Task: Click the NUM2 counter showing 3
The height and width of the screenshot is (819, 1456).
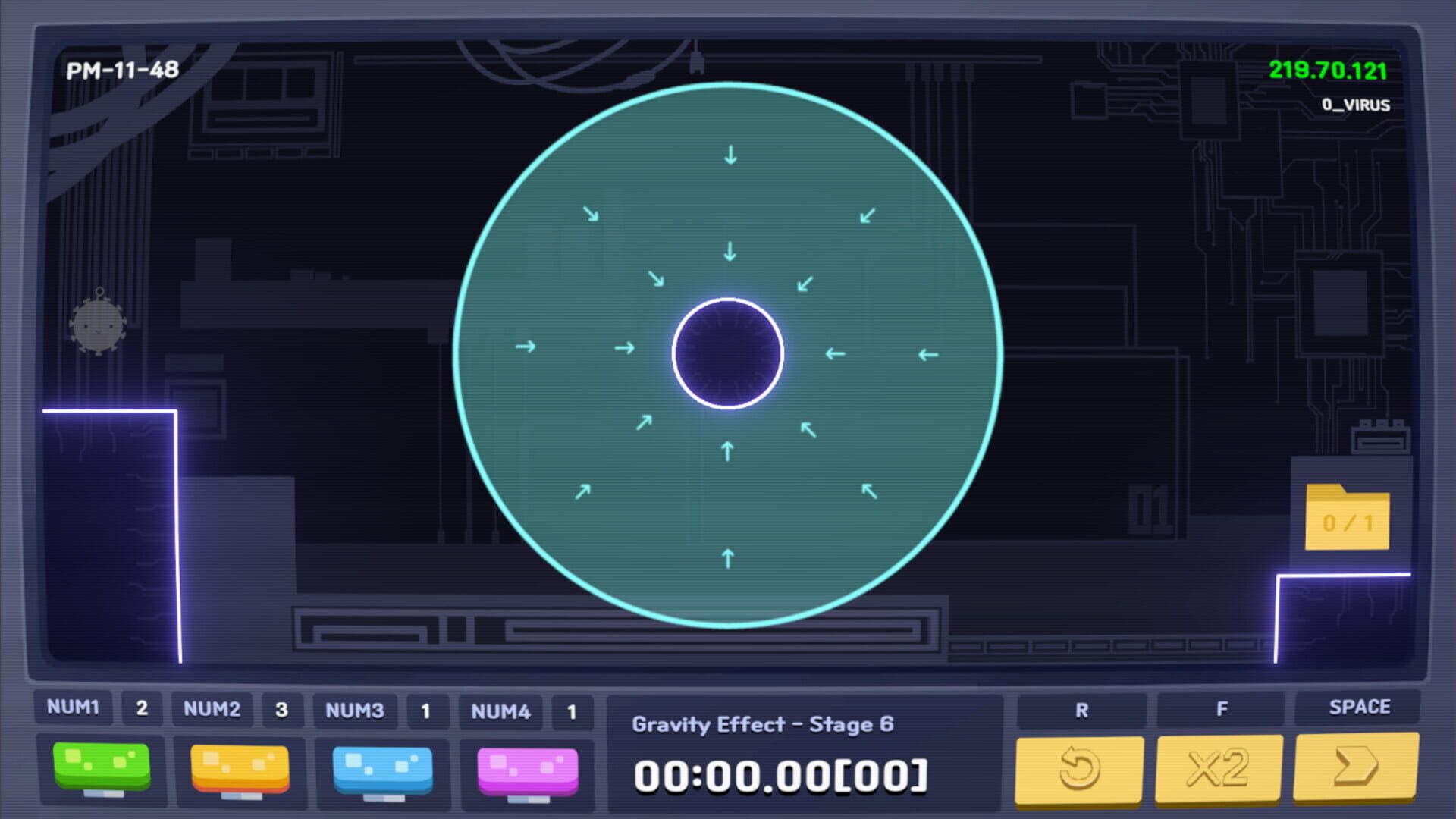Action: (x=281, y=710)
